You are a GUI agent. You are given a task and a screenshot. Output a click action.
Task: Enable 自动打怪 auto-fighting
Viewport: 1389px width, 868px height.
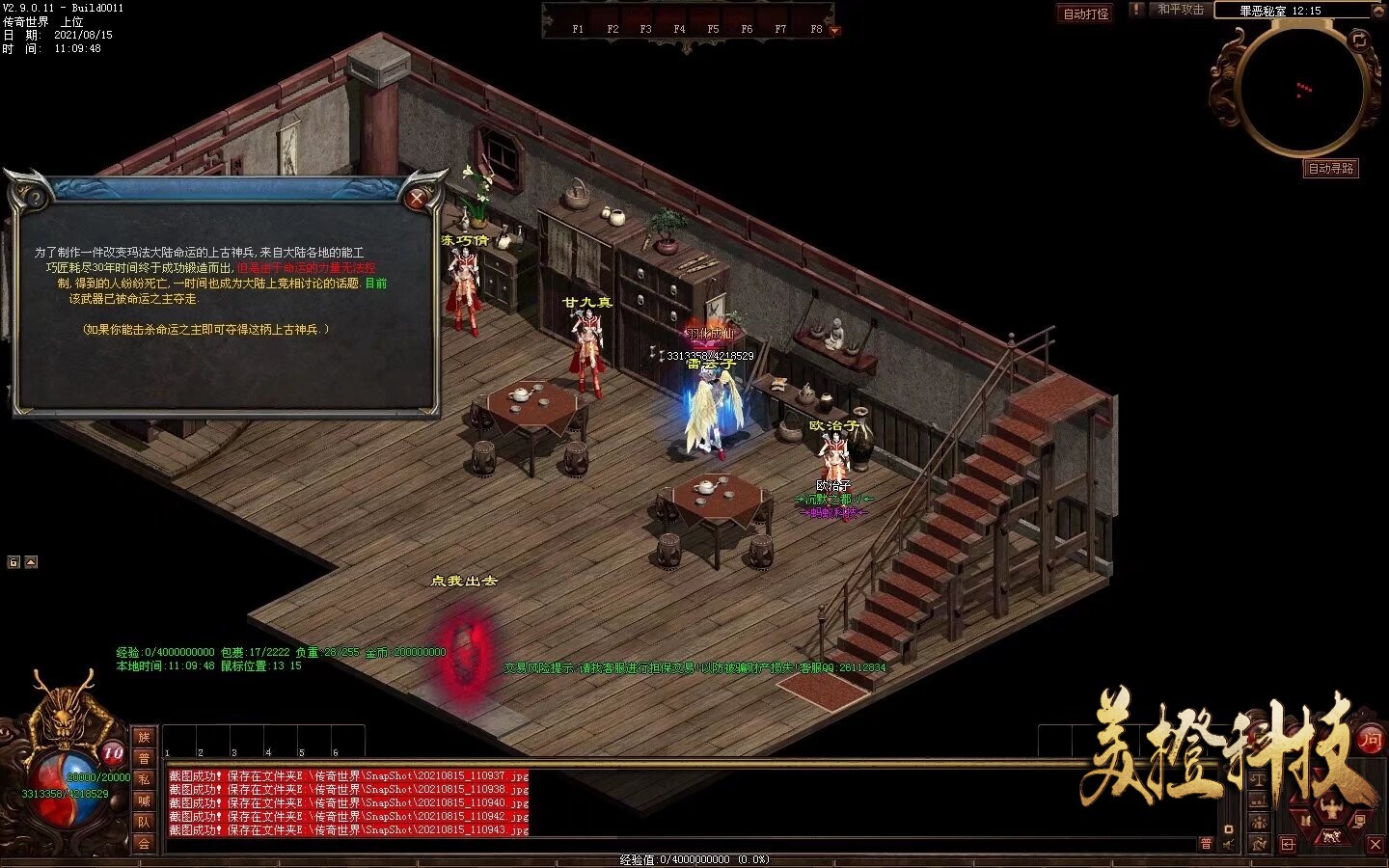(x=1084, y=11)
